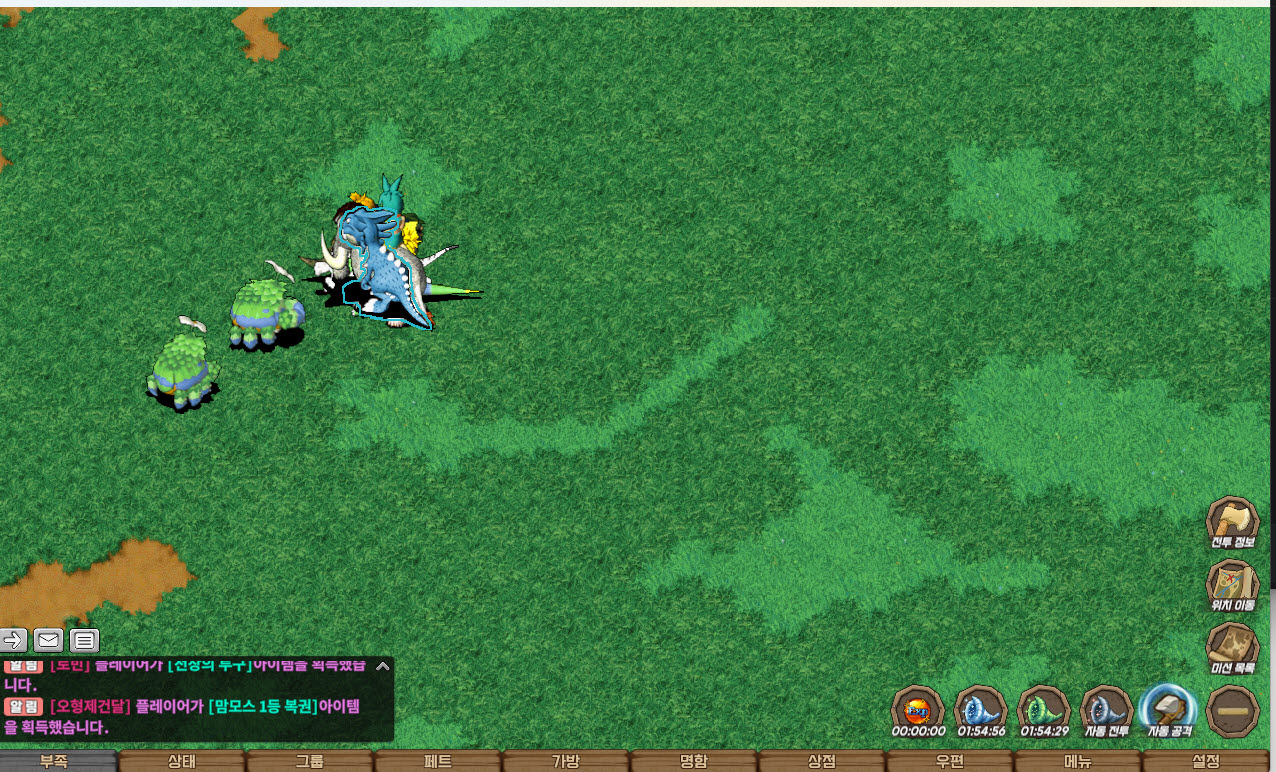The height and width of the screenshot is (772, 1276).
Task: Open 전투 정보 battle info axe icon
Action: pyautogui.click(x=1232, y=522)
